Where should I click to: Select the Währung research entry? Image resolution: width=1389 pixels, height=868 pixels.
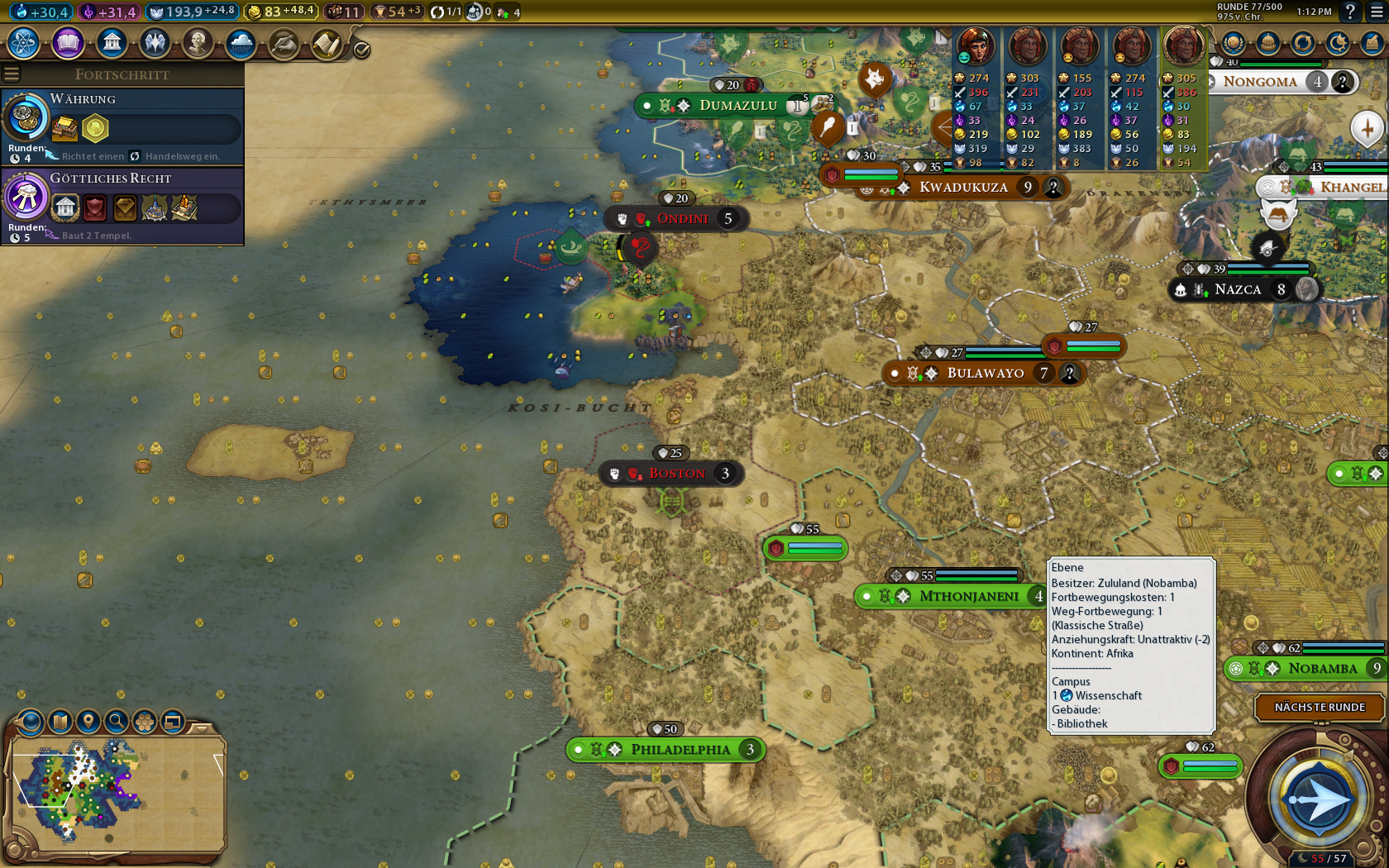(x=122, y=126)
